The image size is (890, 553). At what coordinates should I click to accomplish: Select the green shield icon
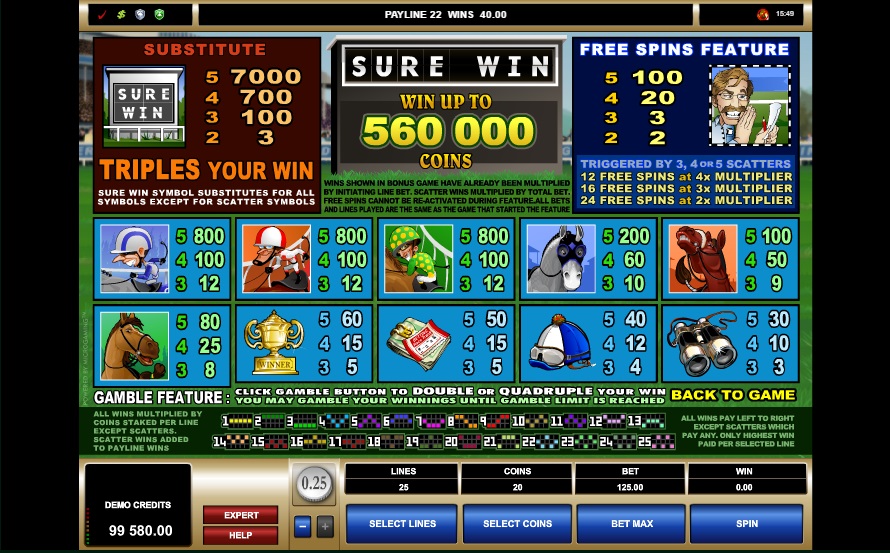tap(159, 15)
